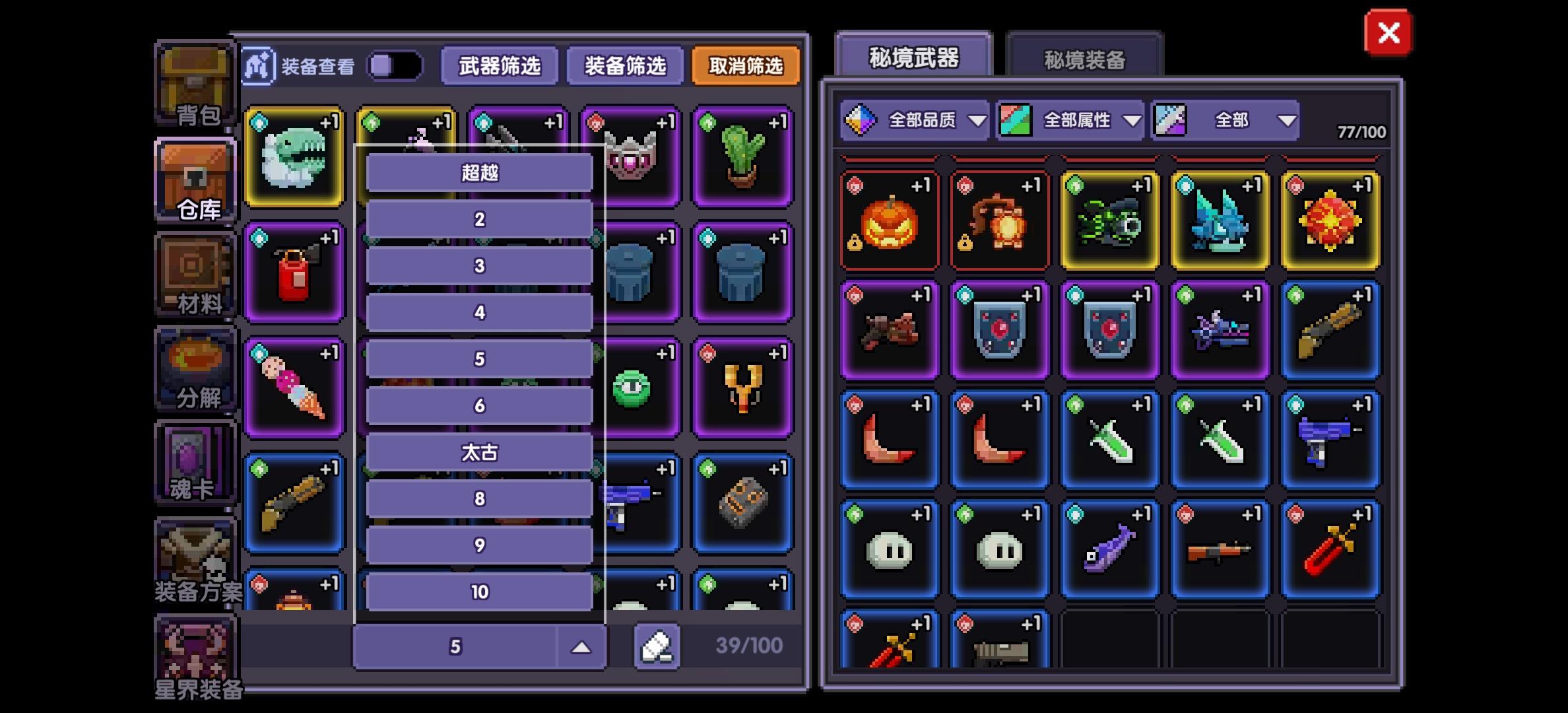Select 超越 from the level list
Screen dimensions: 1568x713
coord(479,172)
